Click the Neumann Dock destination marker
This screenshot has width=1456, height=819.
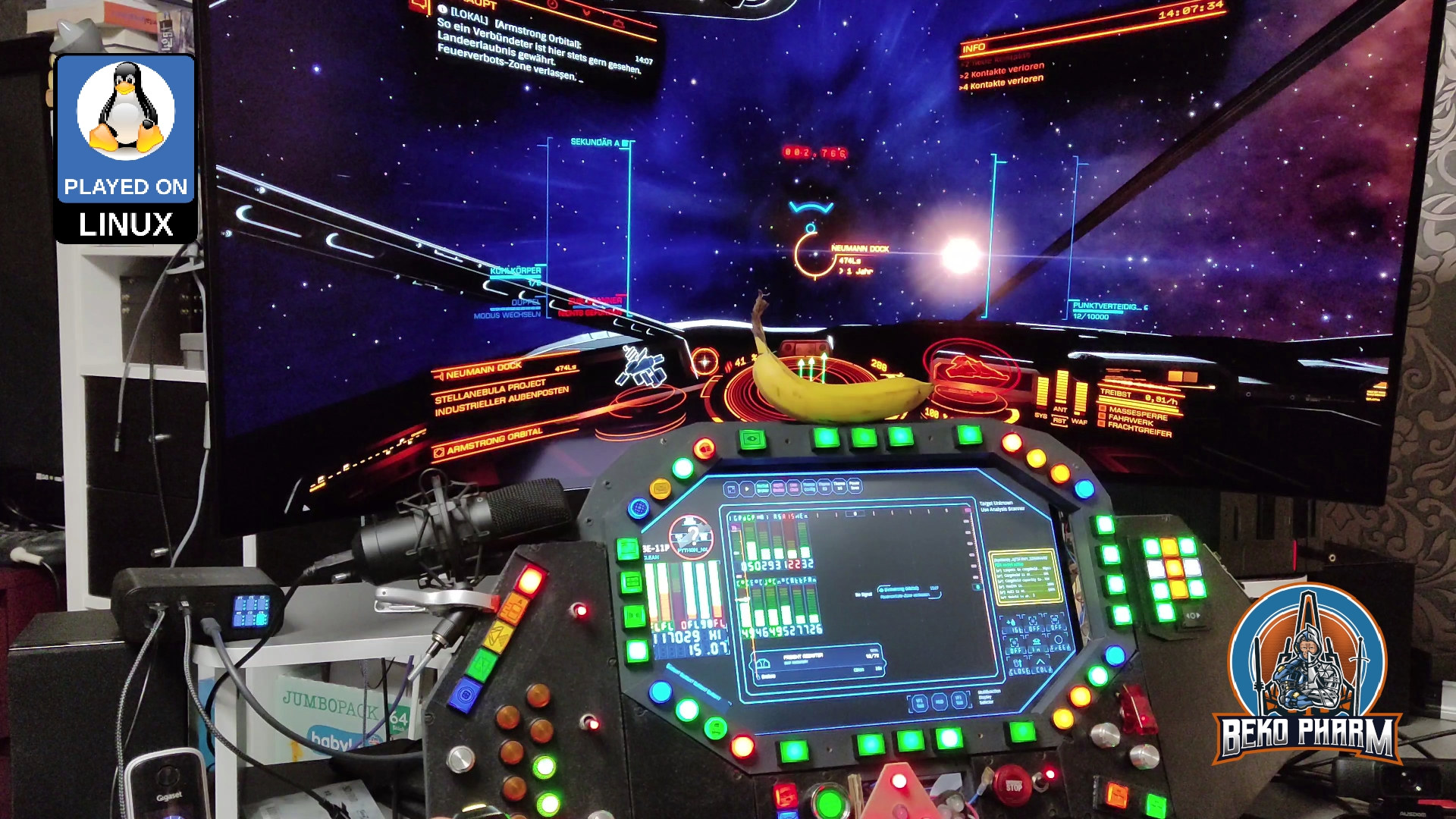coord(810,254)
